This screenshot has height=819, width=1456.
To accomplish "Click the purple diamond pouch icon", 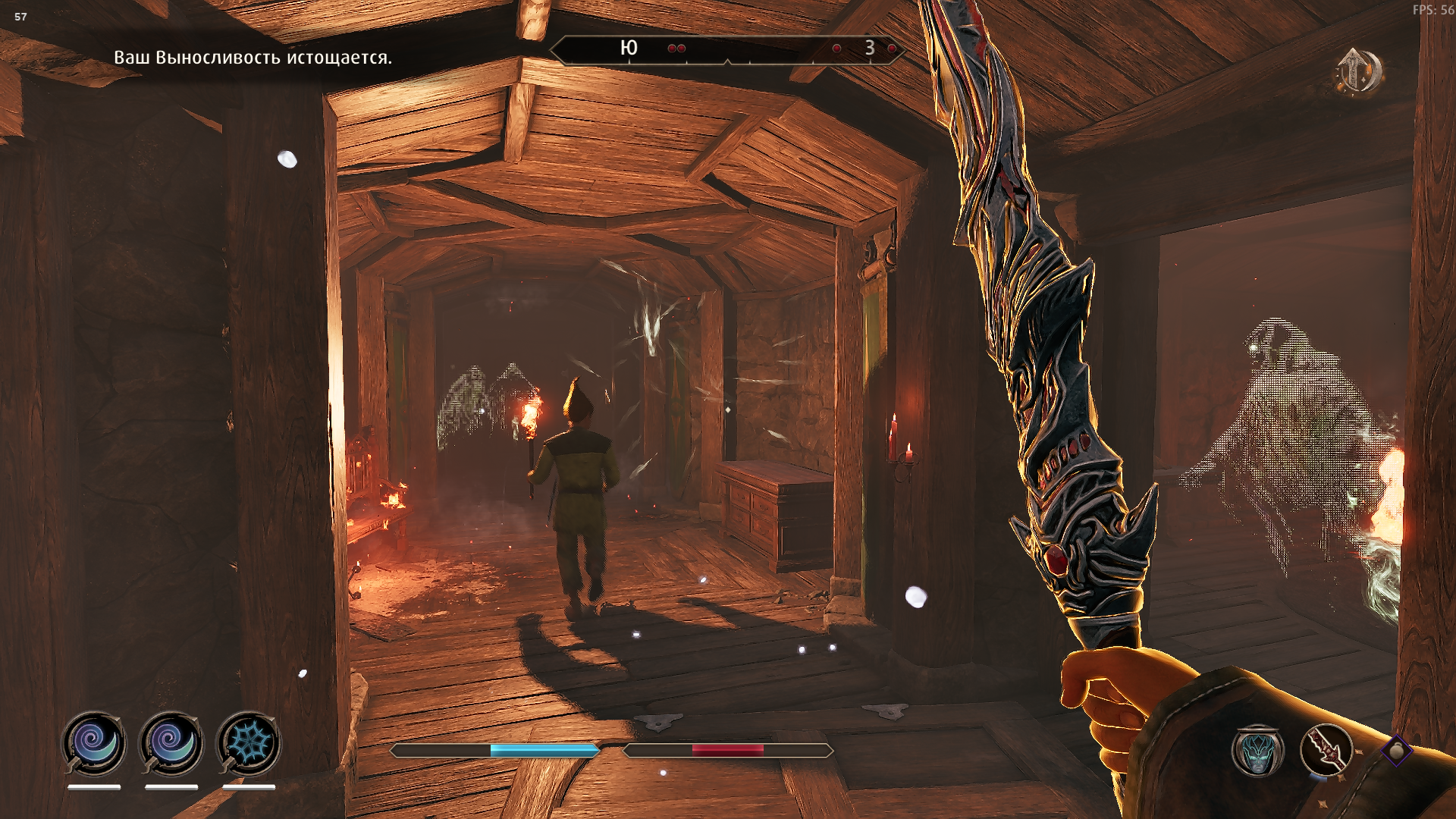I will point(1395,751).
